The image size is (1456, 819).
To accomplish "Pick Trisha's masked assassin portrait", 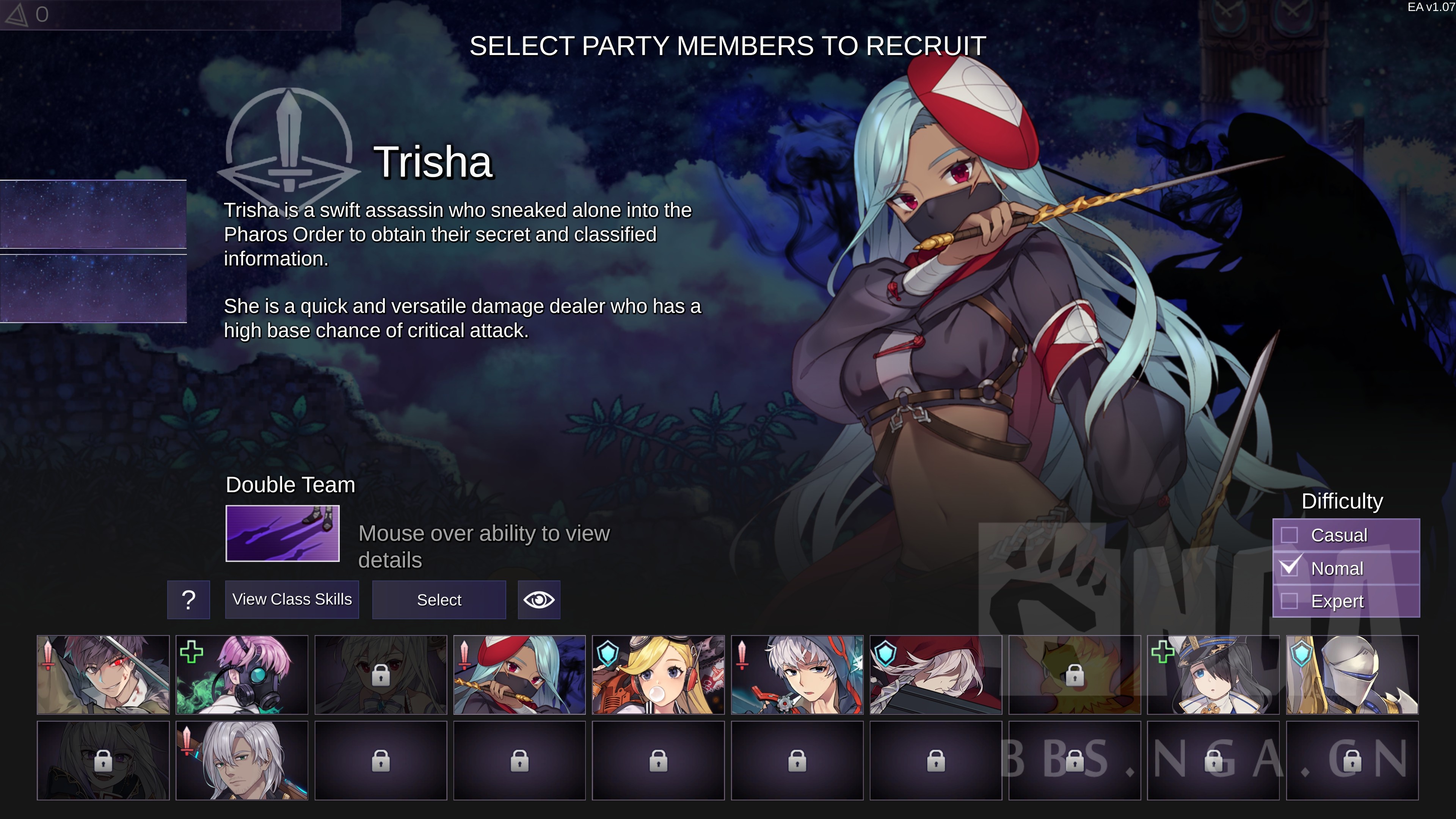I will tap(519, 674).
